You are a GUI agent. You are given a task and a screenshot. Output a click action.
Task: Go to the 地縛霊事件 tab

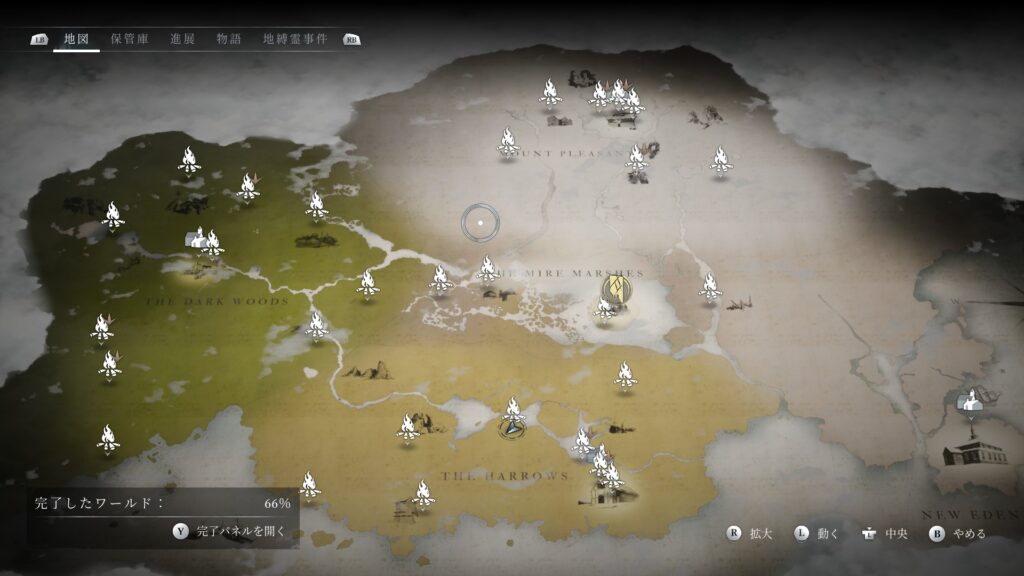tap(295, 39)
